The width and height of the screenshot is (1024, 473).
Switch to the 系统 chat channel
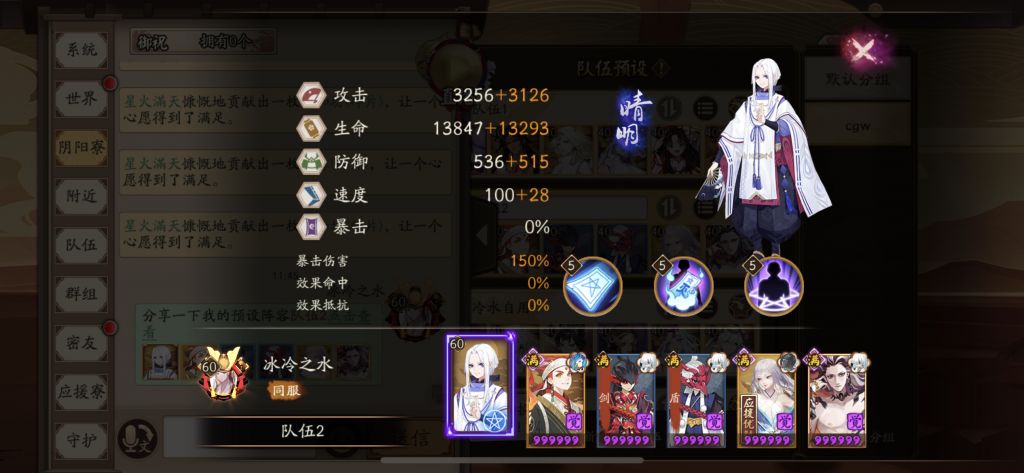pos(80,50)
